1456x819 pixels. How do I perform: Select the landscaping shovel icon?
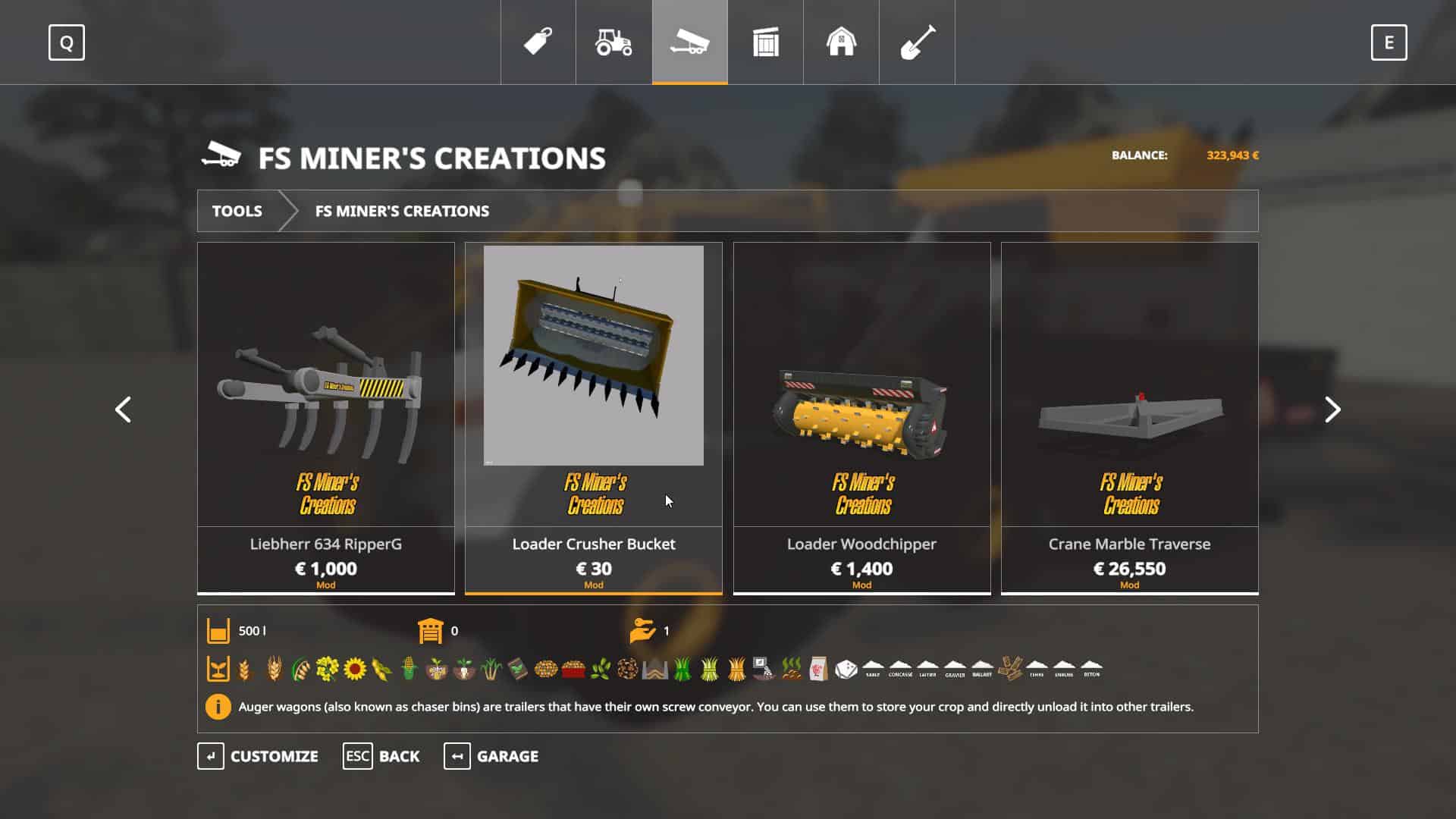[916, 43]
